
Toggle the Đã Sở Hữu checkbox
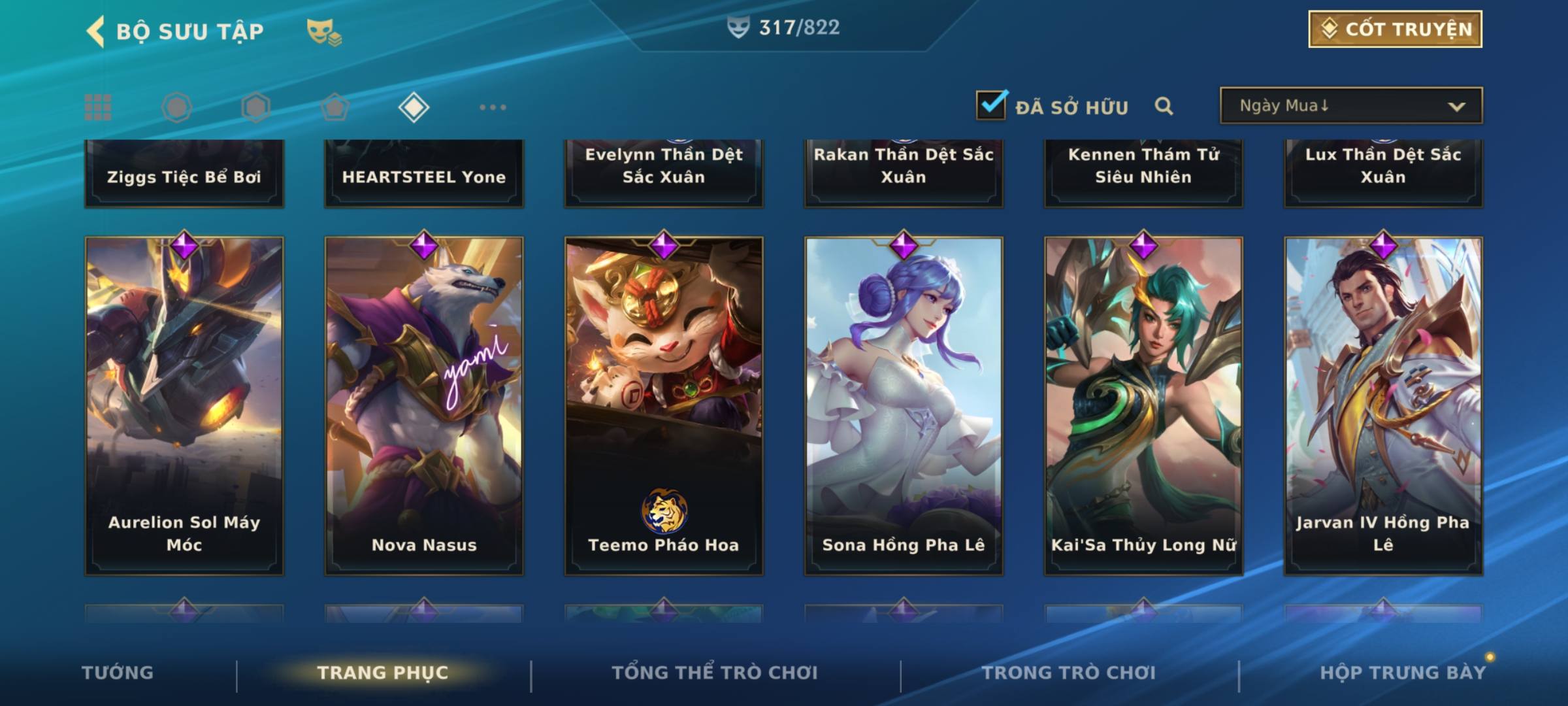(990, 106)
